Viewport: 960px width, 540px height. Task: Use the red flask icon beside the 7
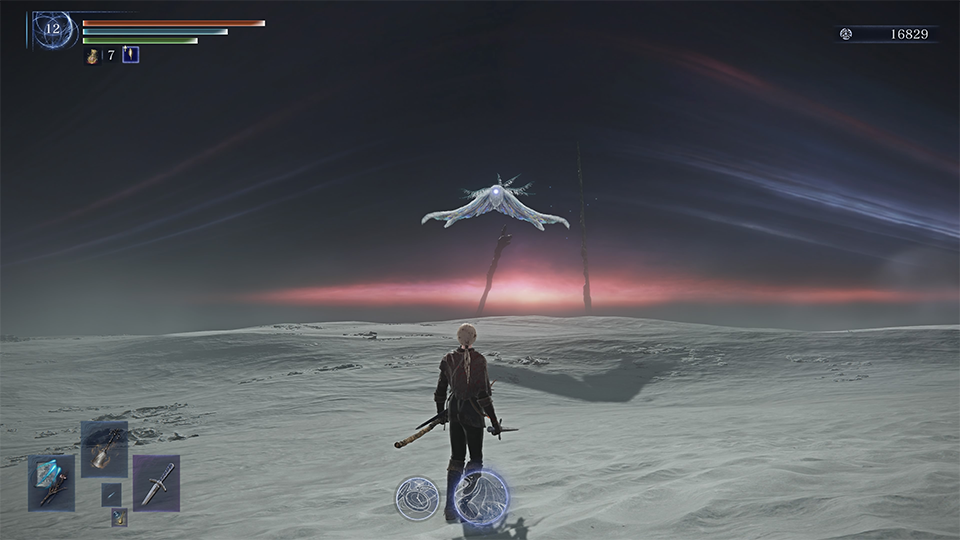92,56
